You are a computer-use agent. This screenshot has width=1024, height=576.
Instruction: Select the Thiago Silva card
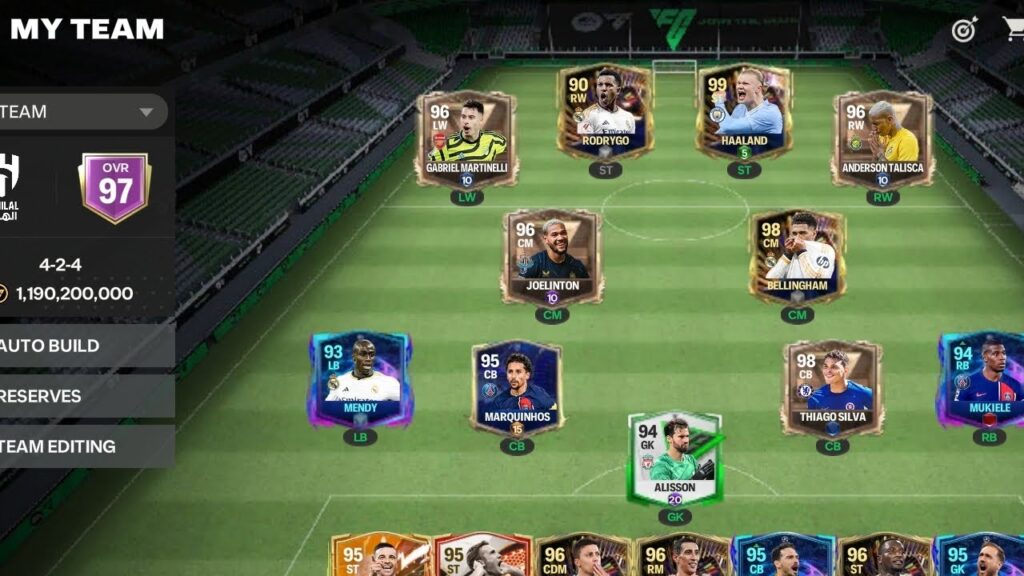tap(832, 388)
